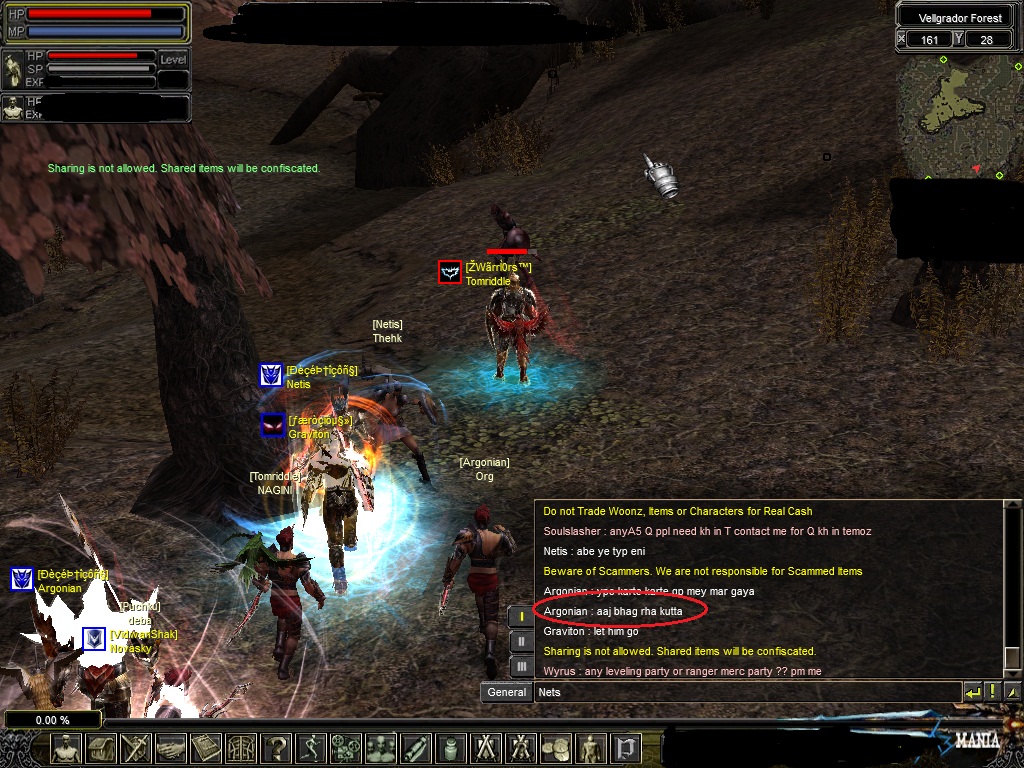Send the chat message with enter-arrow button

972,692
